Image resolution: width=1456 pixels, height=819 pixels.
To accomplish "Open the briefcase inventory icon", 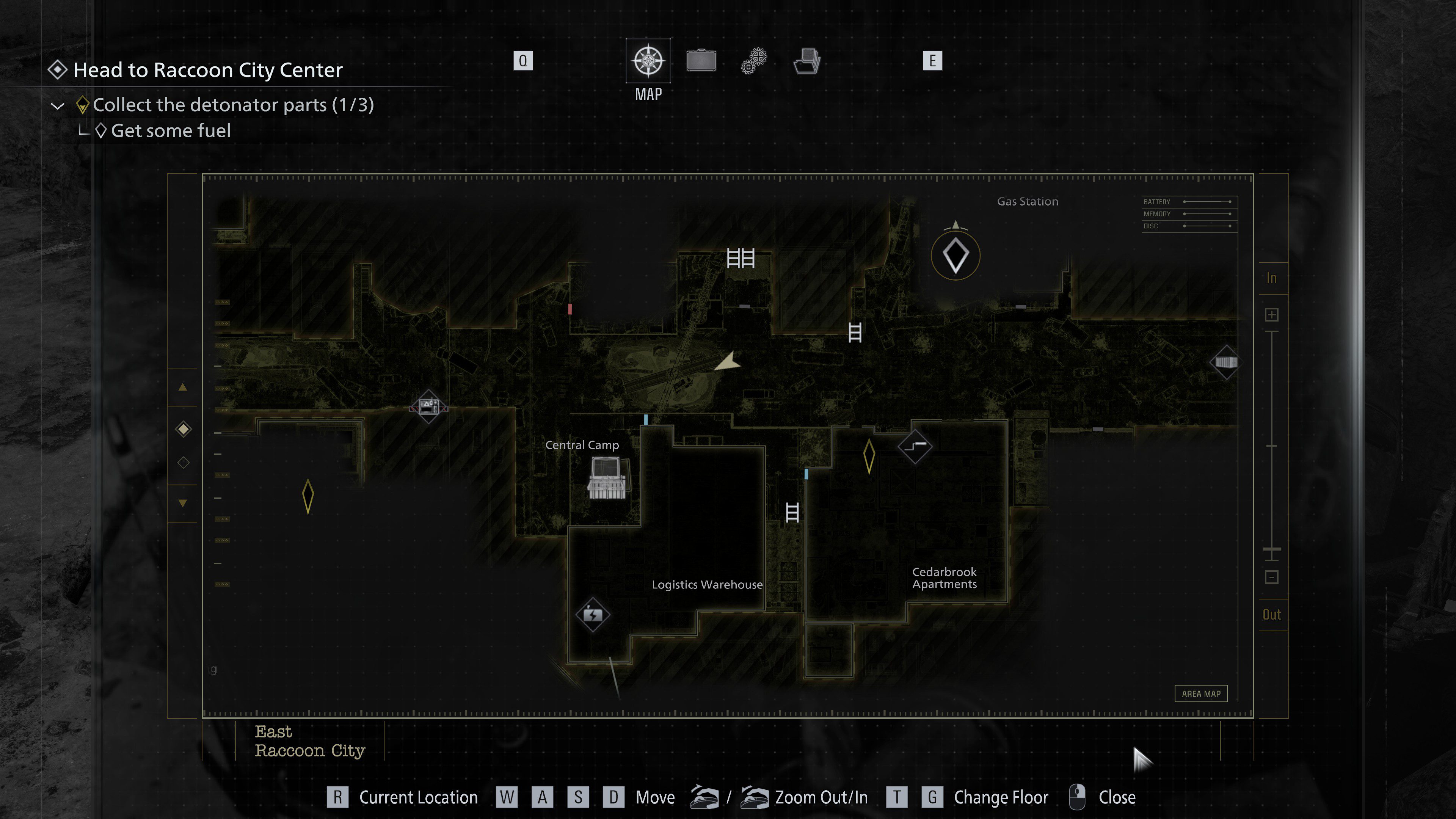I will pyautogui.click(x=701, y=61).
